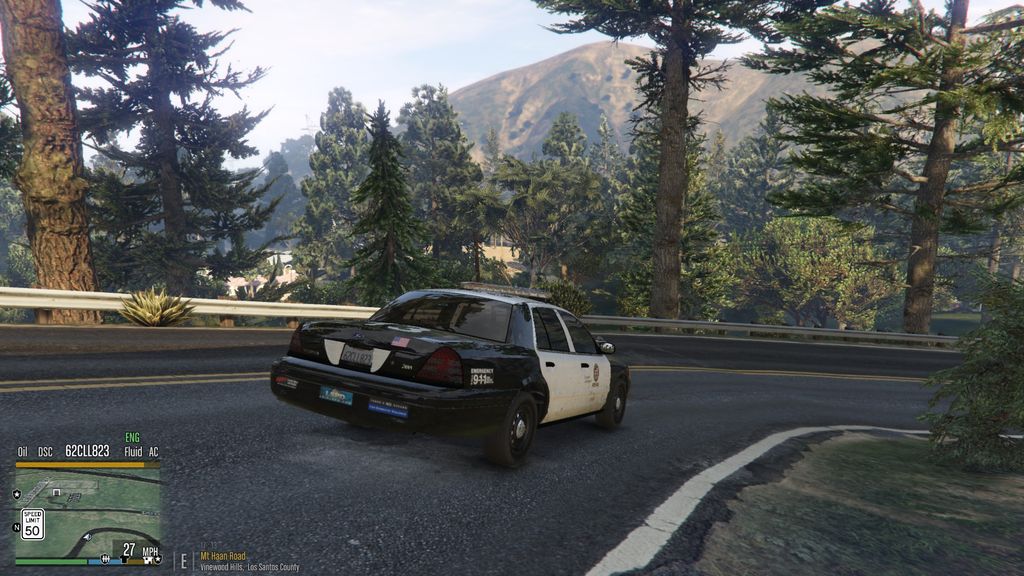Click the AC indicator label
Screen dimensions: 1024x576
click(x=153, y=452)
